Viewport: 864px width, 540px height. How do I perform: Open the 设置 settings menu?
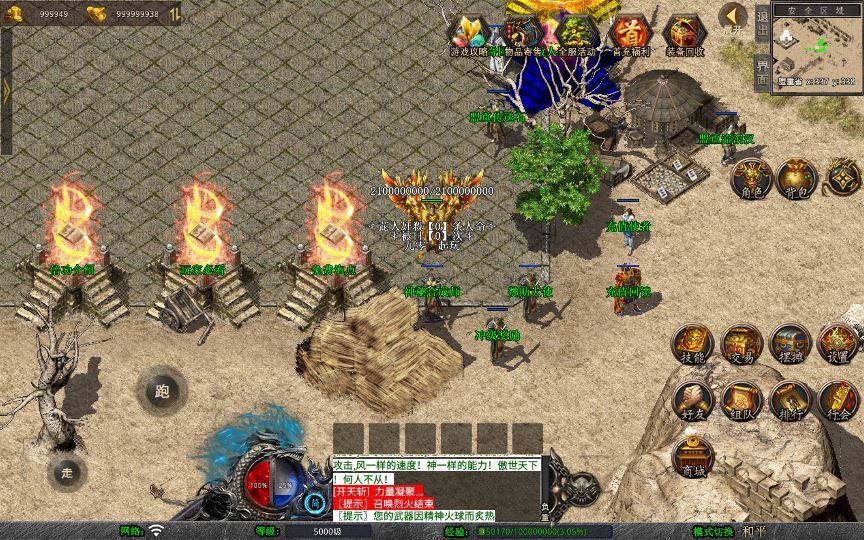[x=838, y=344]
